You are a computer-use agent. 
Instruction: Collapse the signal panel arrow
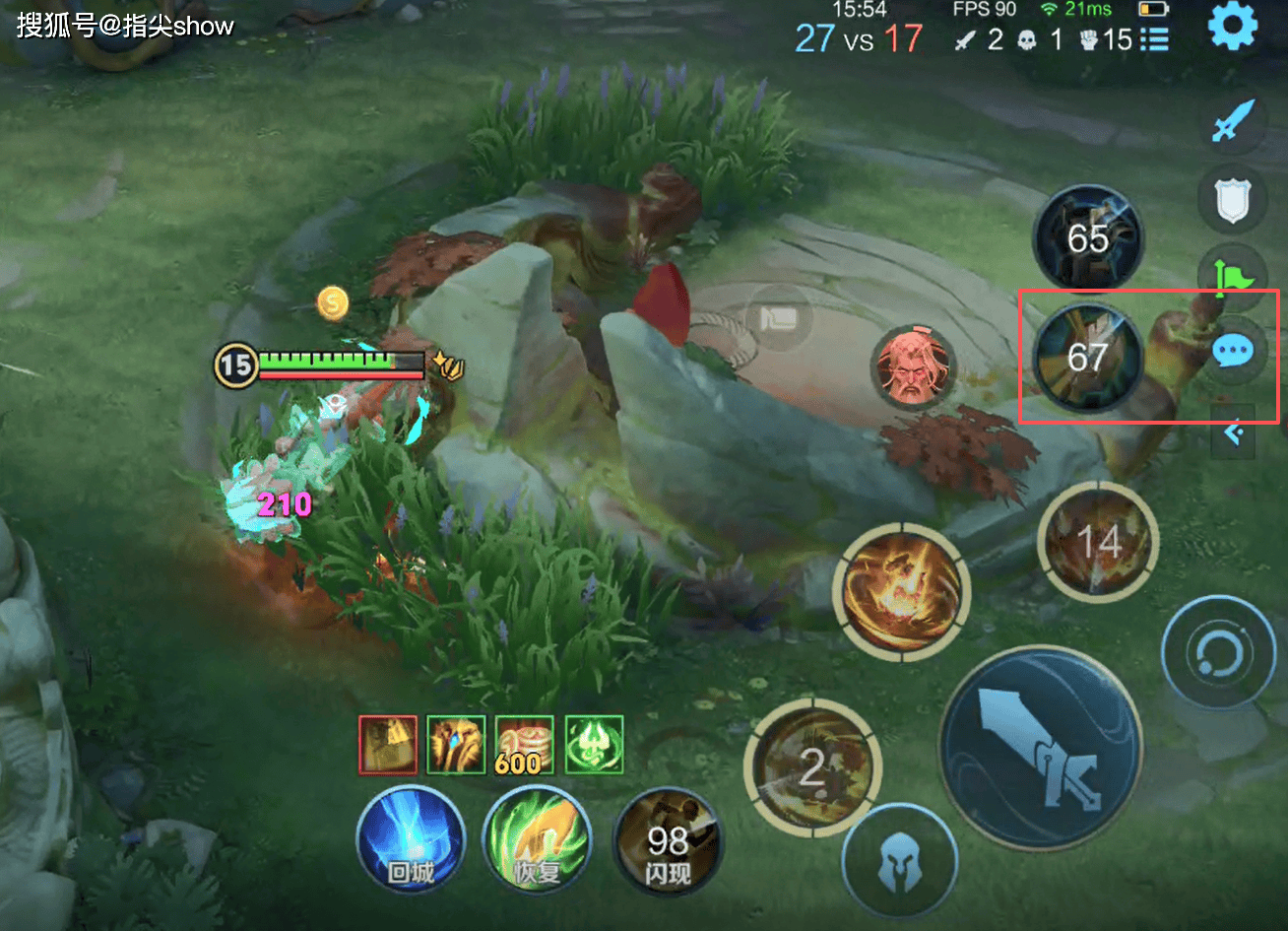(x=1233, y=432)
